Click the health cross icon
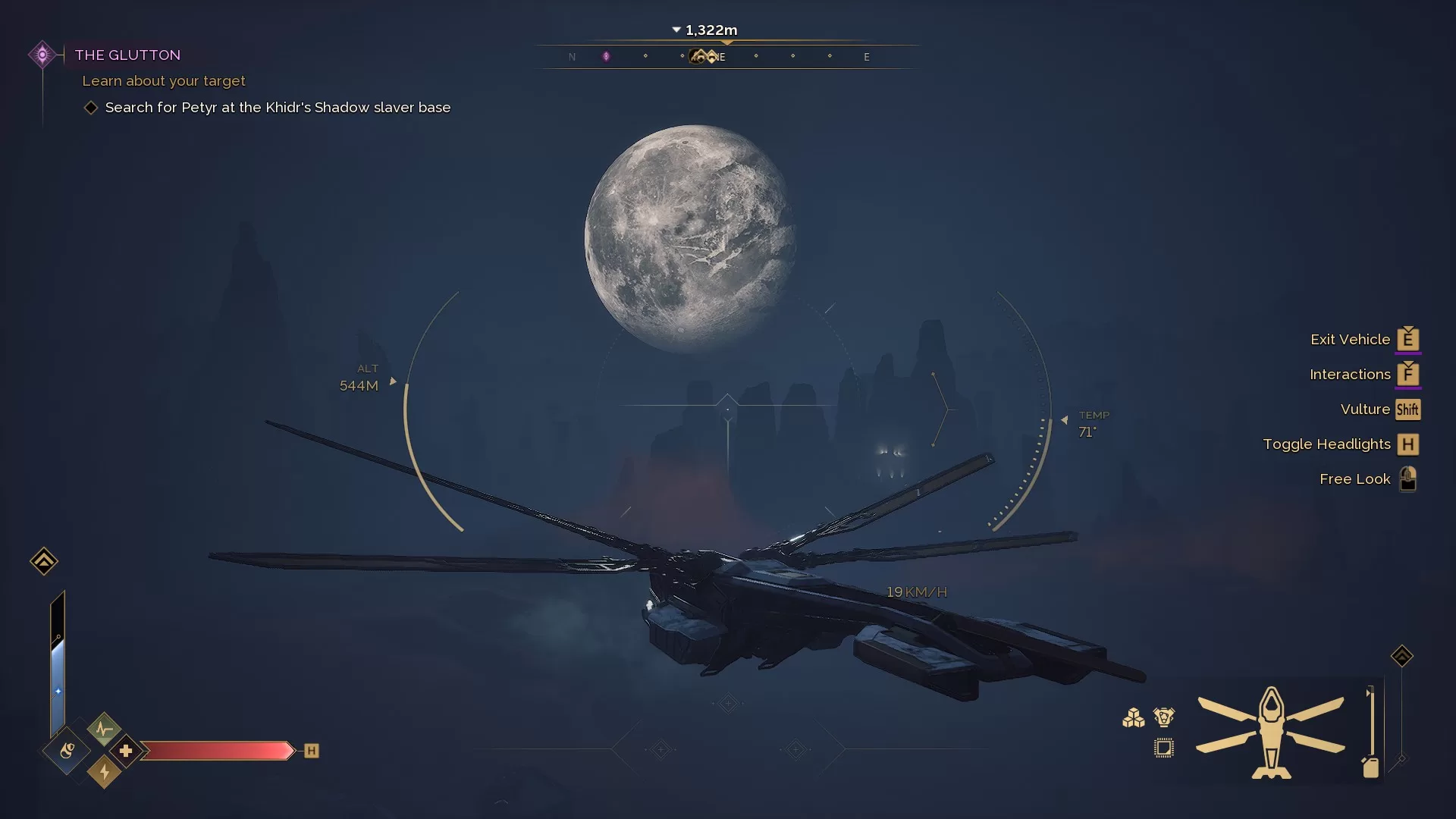Image resolution: width=1456 pixels, height=819 pixels. tap(126, 751)
